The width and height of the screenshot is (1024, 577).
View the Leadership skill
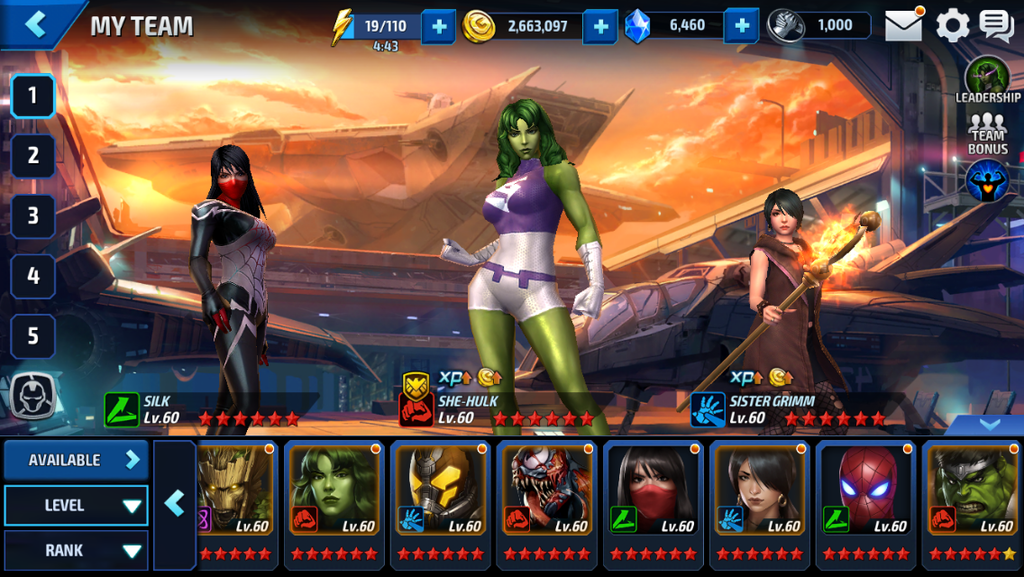click(987, 80)
